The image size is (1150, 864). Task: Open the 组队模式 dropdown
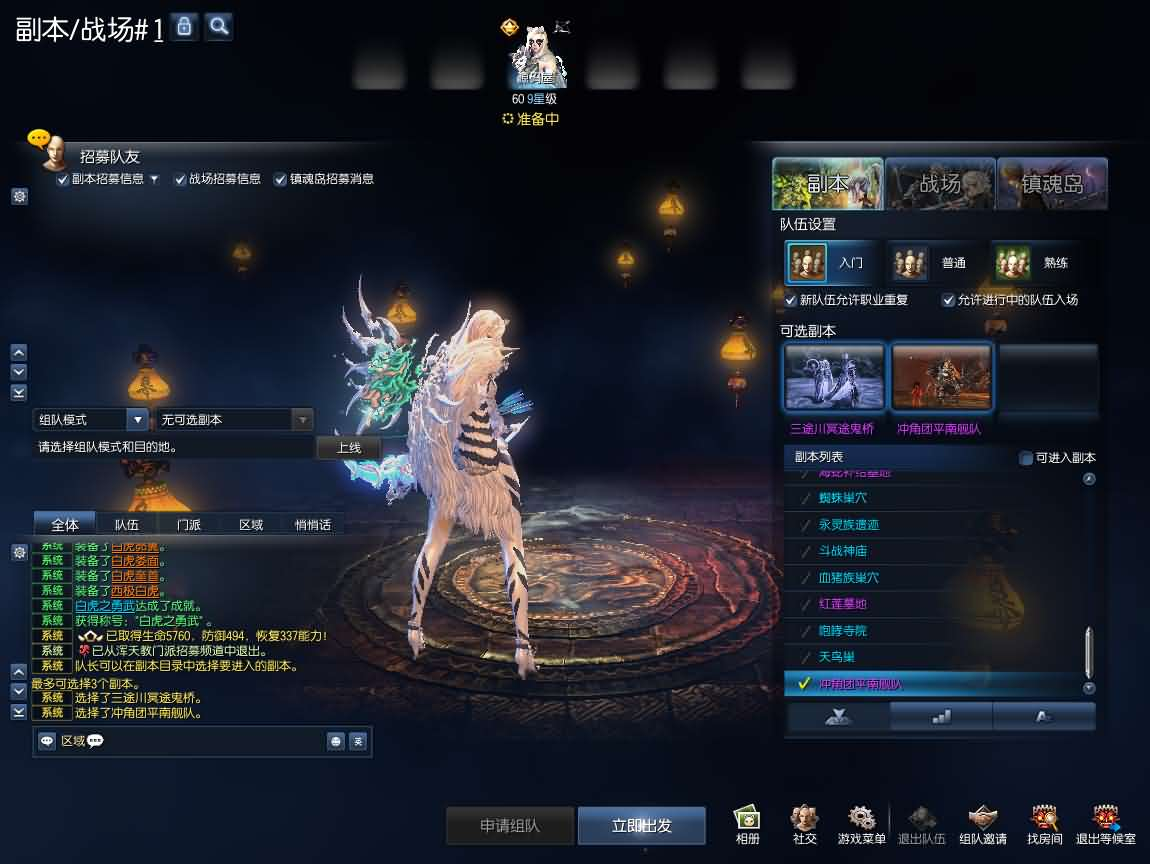pyautogui.click(x=91, y=420)
